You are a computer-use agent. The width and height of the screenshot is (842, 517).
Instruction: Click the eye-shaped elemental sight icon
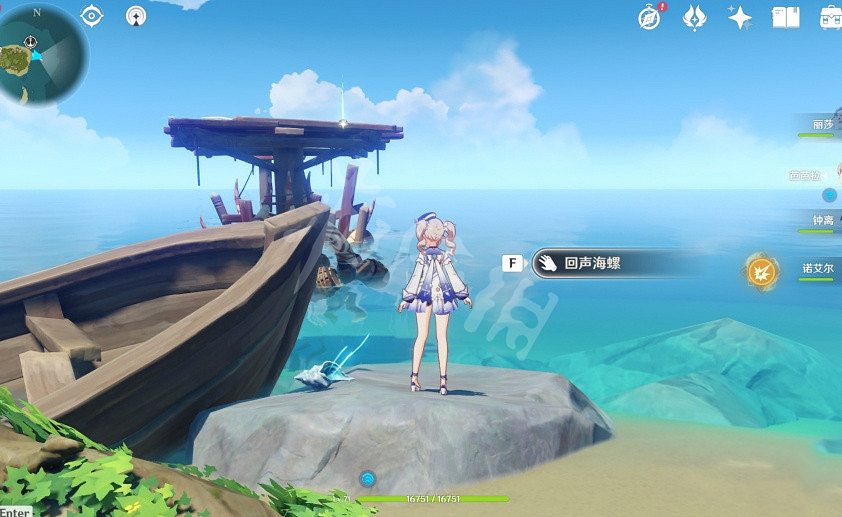(x=92, y=16)
